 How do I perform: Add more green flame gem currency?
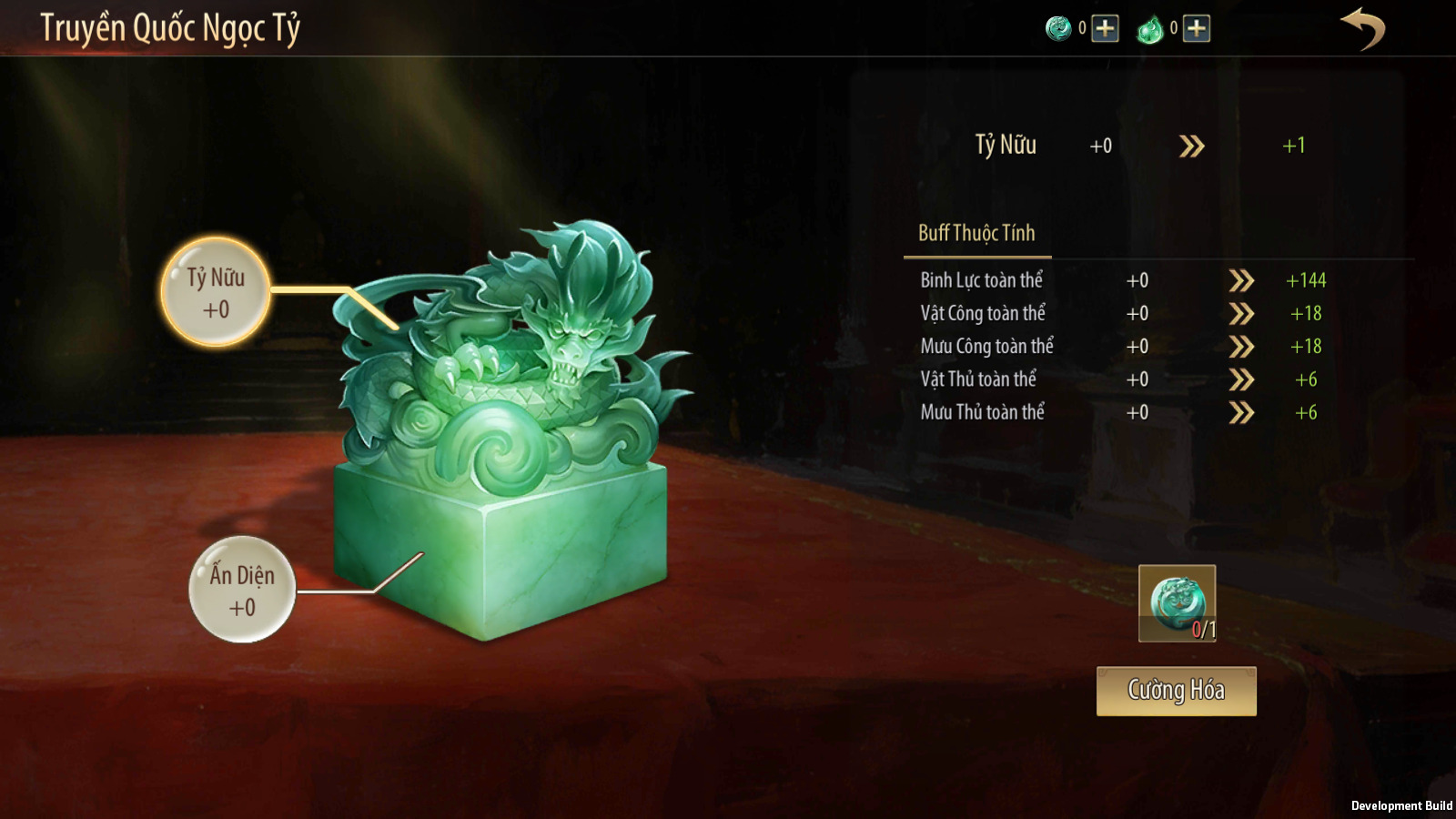pos(1197,29)
